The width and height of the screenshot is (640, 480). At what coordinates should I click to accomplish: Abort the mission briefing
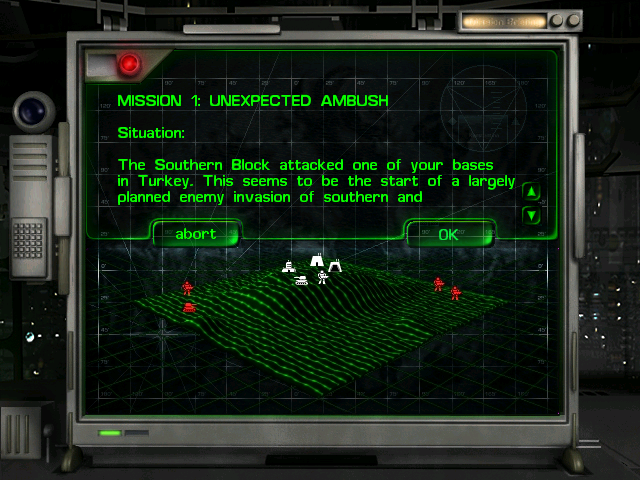coord(195,235)
